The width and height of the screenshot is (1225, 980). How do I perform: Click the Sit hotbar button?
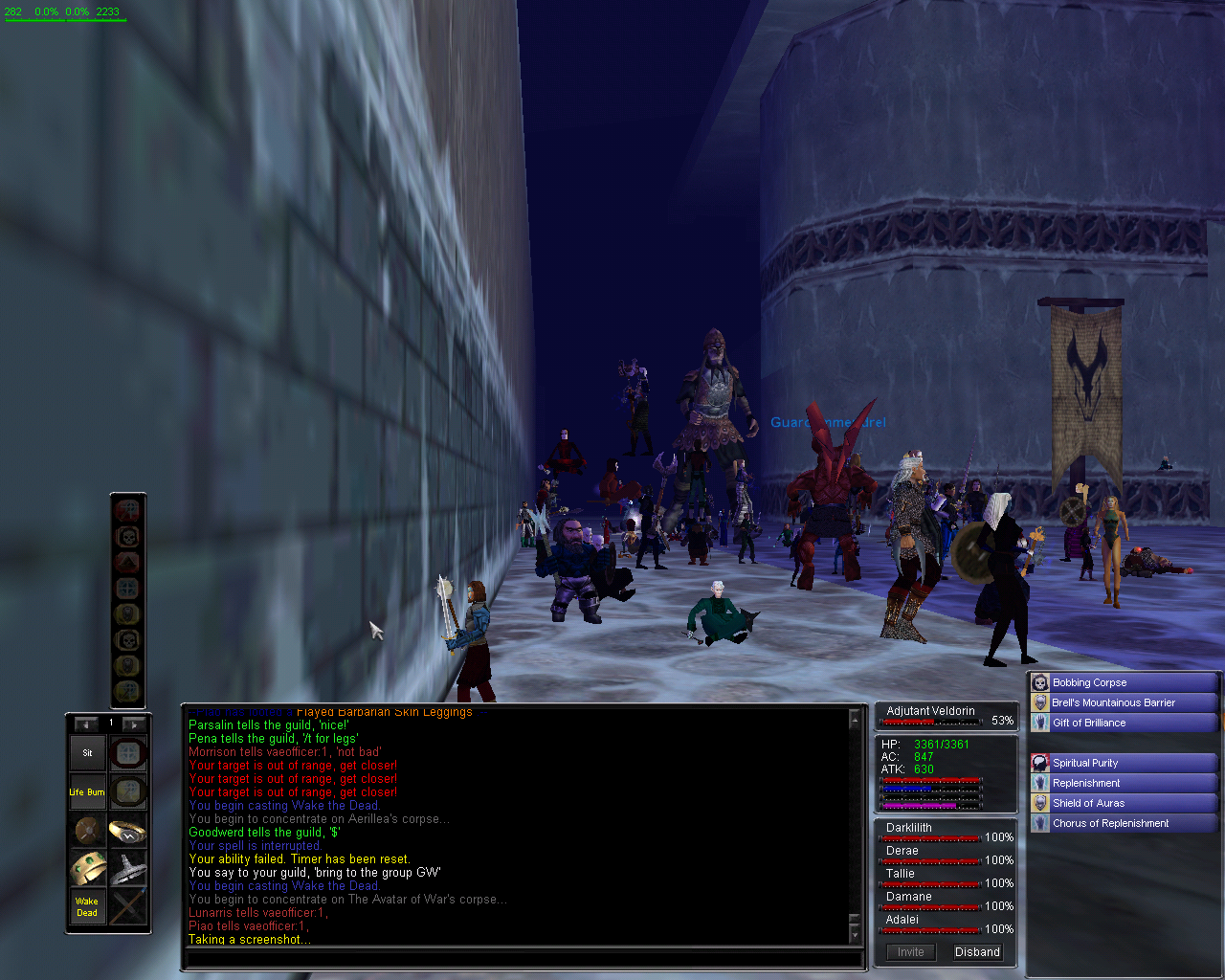(87, 753)
